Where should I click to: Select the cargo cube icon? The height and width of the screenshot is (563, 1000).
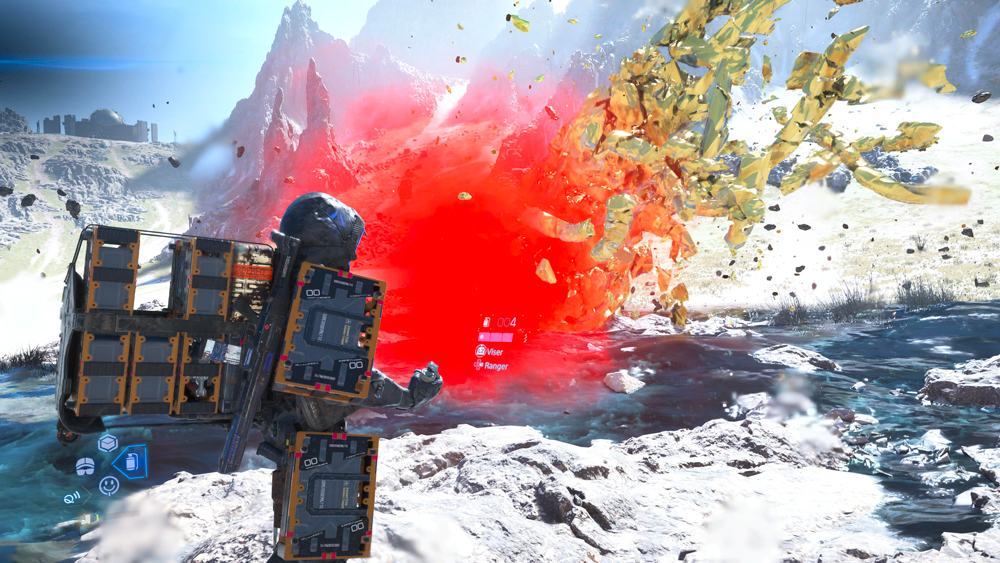[x=107, y=443]
